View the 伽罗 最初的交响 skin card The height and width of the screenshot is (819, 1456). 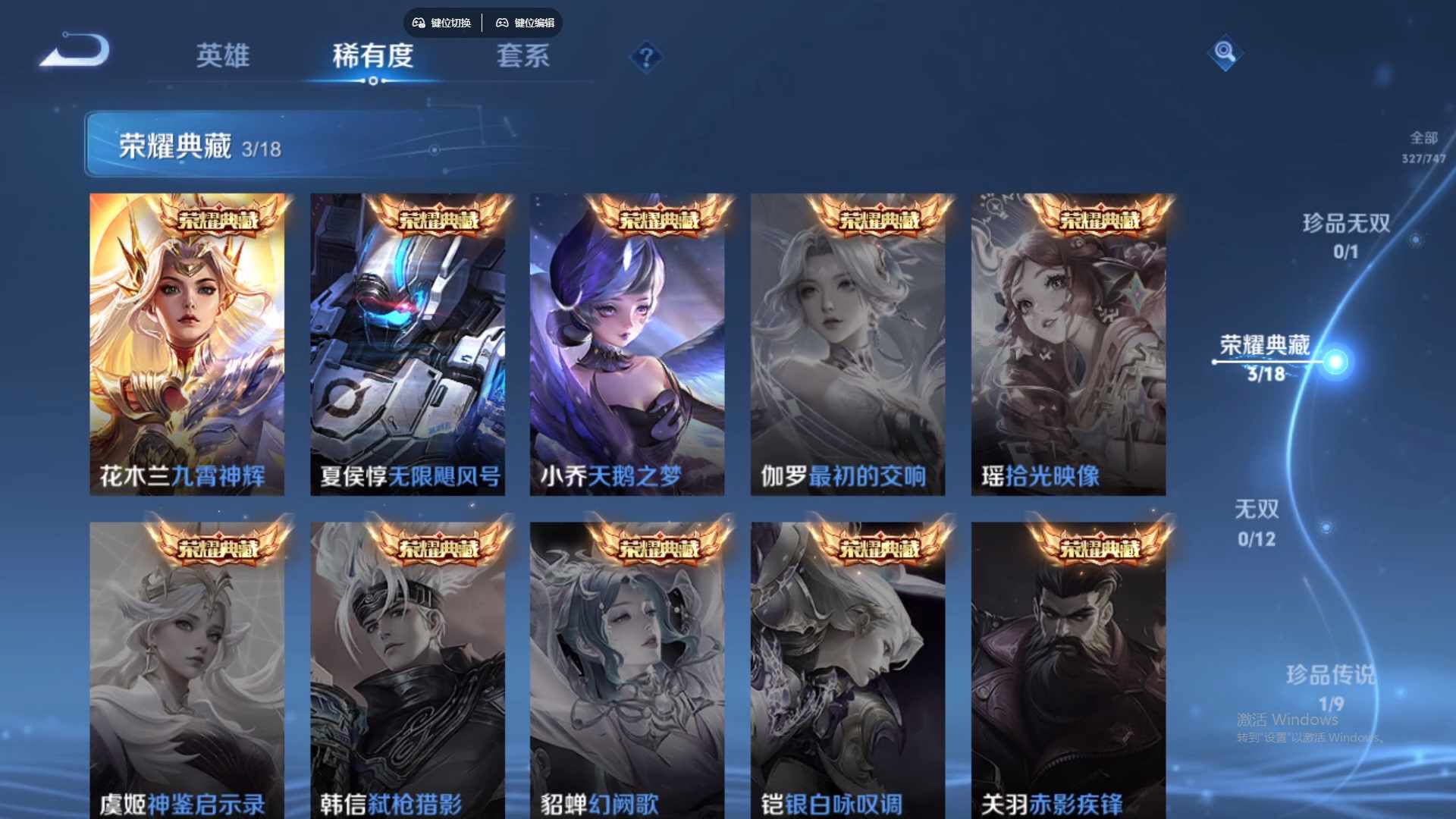[x=847, y=345]
